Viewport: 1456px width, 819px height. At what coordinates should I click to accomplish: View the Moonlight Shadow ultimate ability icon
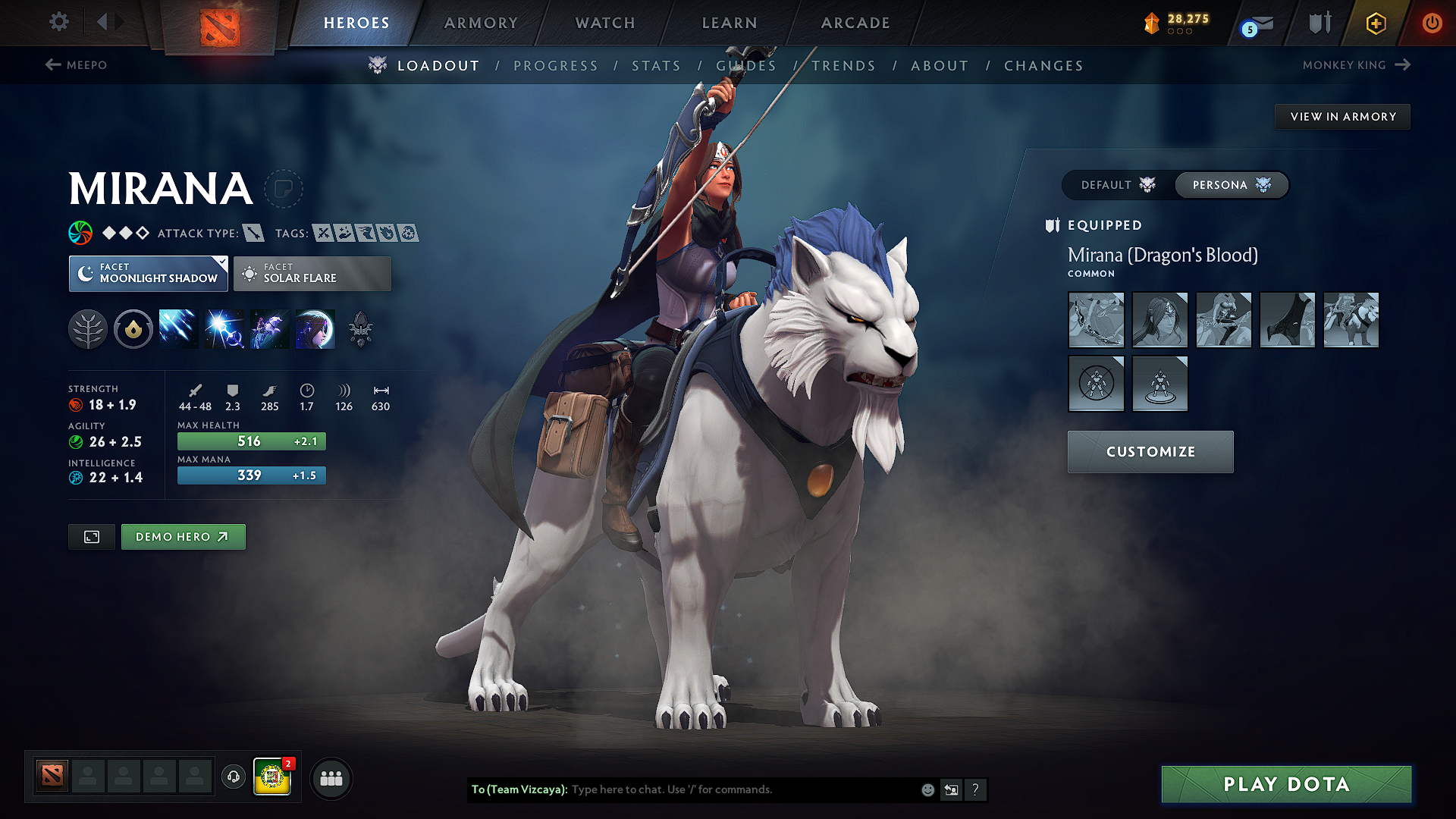(x=314, y=328)
